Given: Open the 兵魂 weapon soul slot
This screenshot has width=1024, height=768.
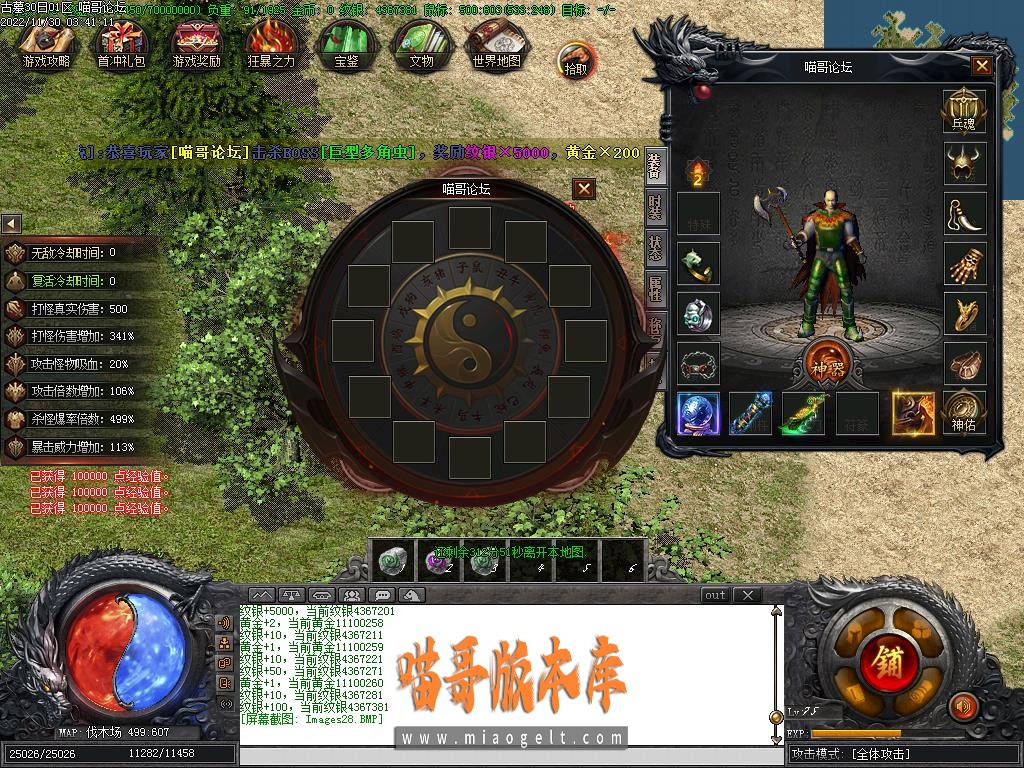Looking at the screenshot, I should tap(964, 110).
